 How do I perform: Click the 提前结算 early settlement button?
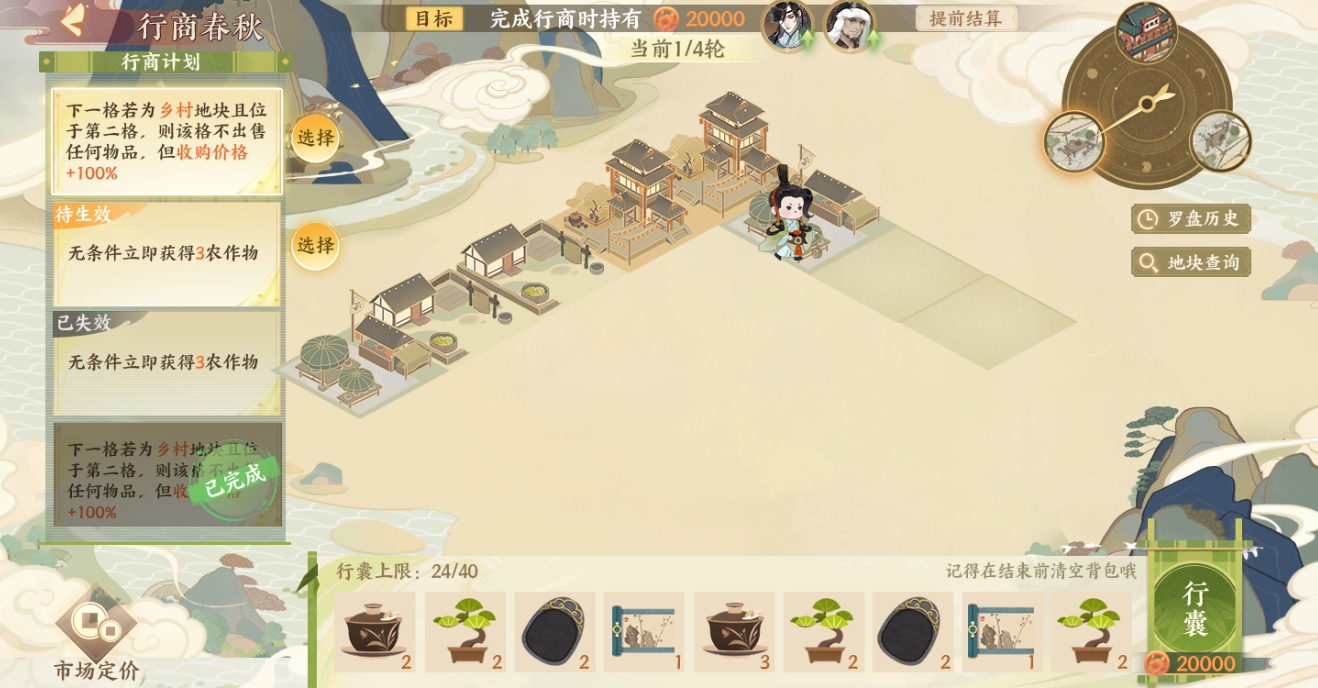click(x=965, y=18)
